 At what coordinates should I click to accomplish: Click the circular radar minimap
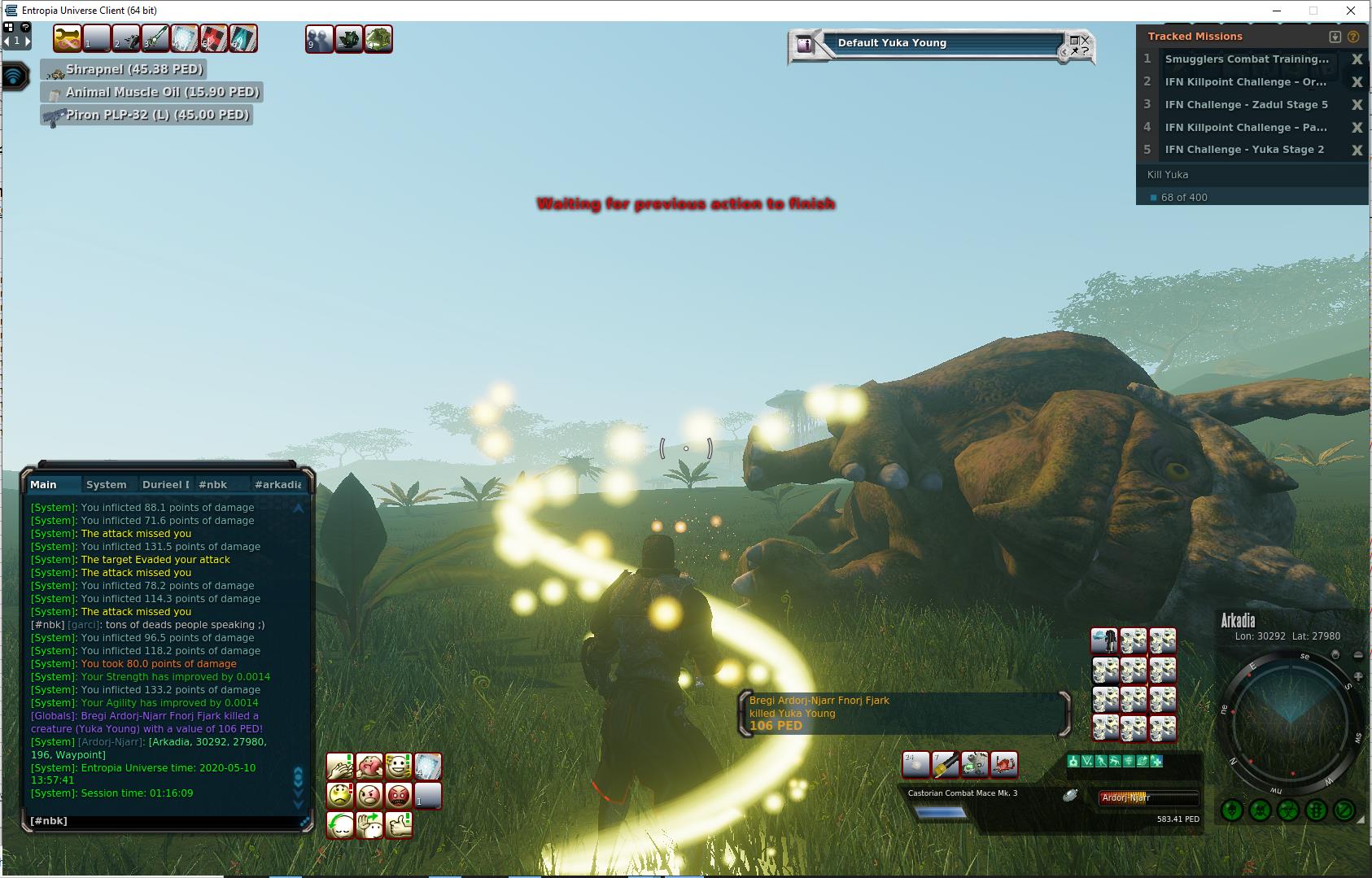[1290, 719]
